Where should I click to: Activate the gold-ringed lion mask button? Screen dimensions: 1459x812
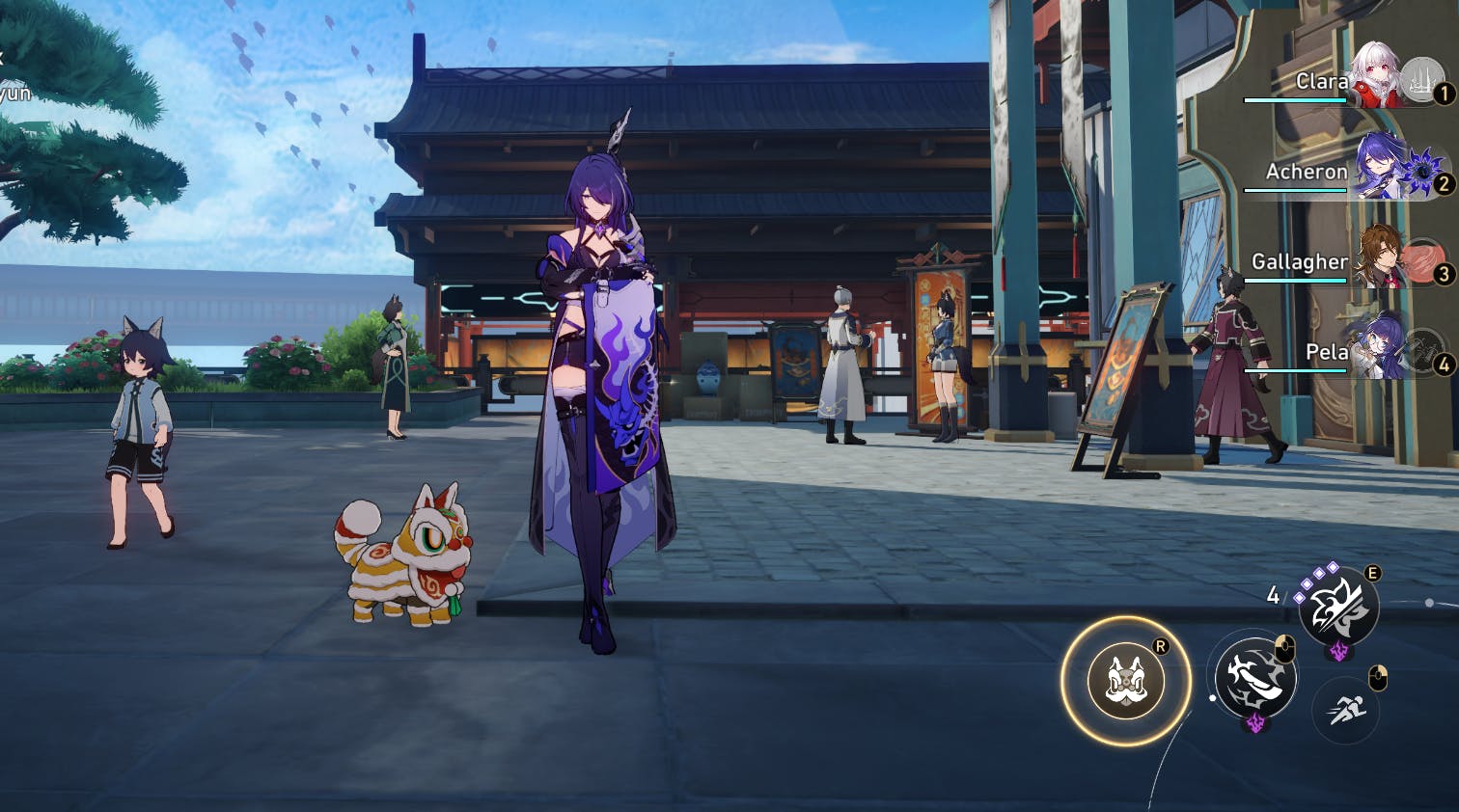[1125, 680]
